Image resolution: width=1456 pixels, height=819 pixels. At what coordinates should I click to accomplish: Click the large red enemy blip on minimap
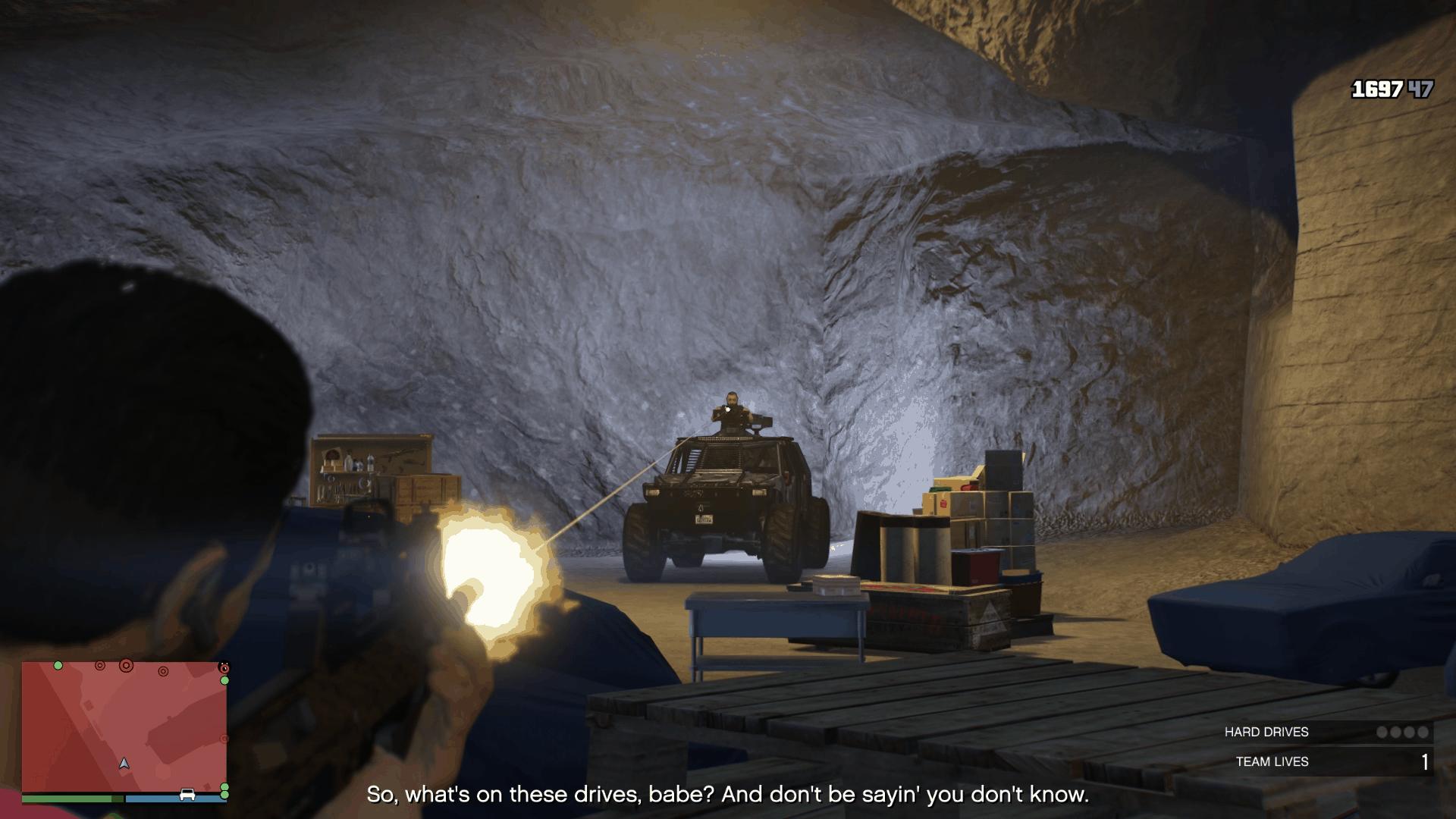[x=126, y=666]
